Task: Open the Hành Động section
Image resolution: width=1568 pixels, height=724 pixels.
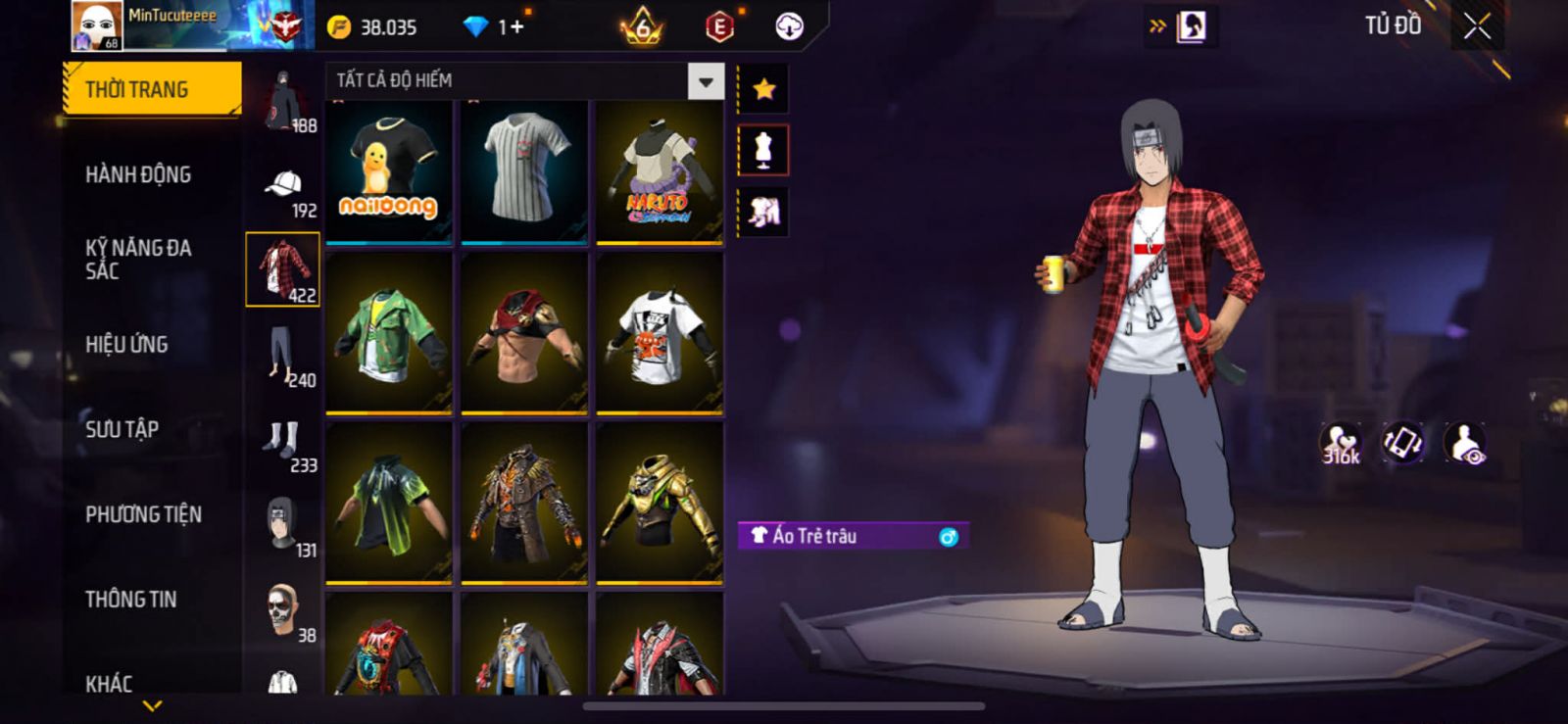Action: pos(138,174)
